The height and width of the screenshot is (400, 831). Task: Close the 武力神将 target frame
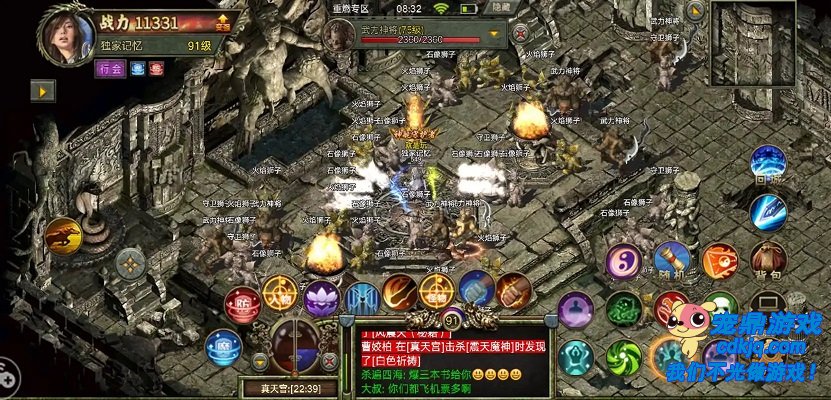520,33
